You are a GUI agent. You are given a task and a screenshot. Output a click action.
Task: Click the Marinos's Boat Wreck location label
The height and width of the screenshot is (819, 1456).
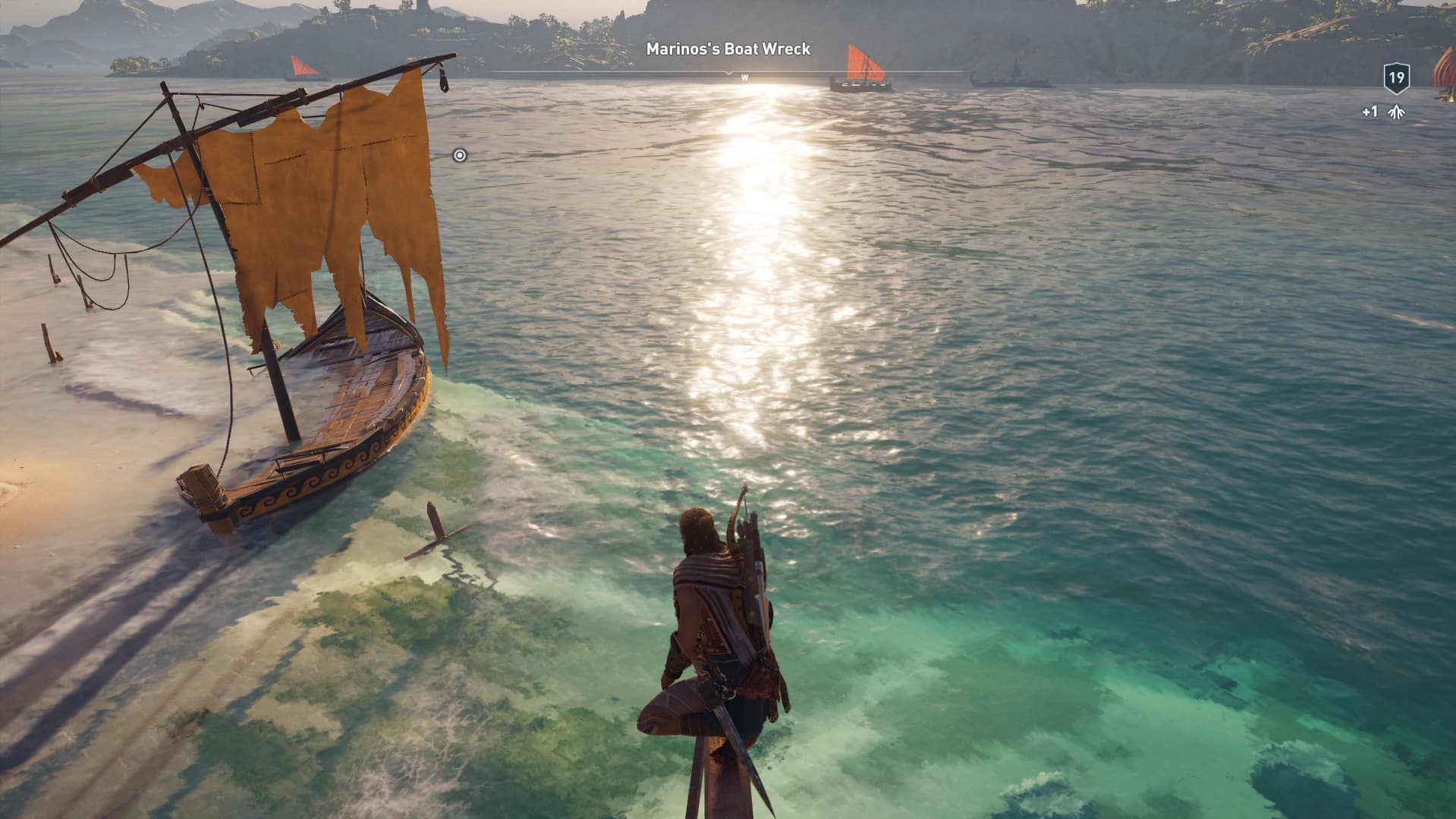click(x=728, y=49)
